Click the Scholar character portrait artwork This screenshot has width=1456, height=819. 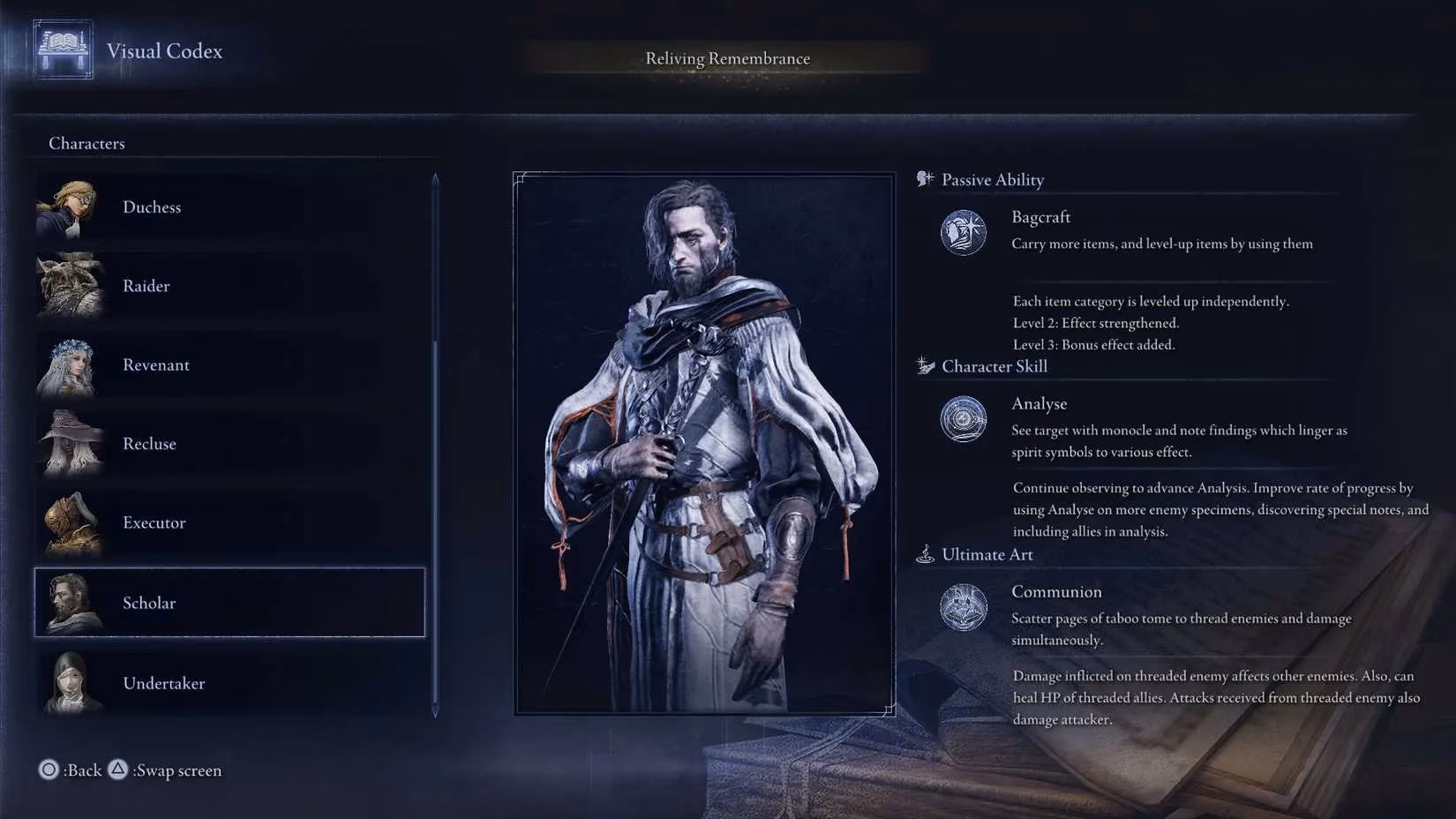pos(704,444)
